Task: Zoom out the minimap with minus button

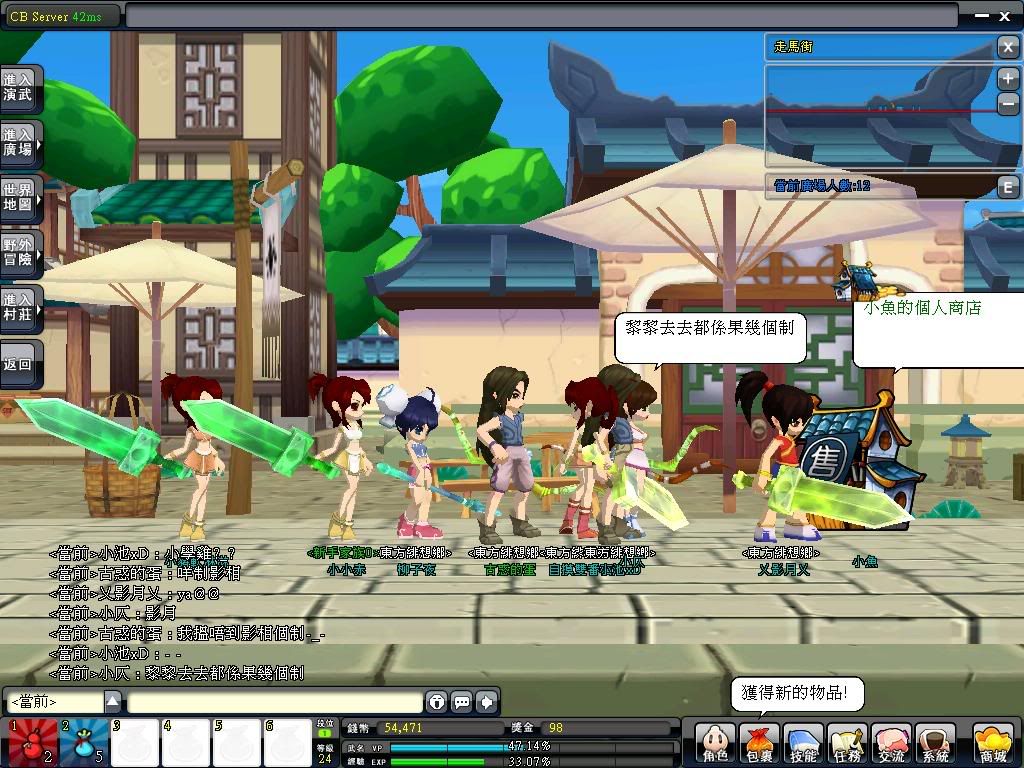Action: click(1008, 102)
